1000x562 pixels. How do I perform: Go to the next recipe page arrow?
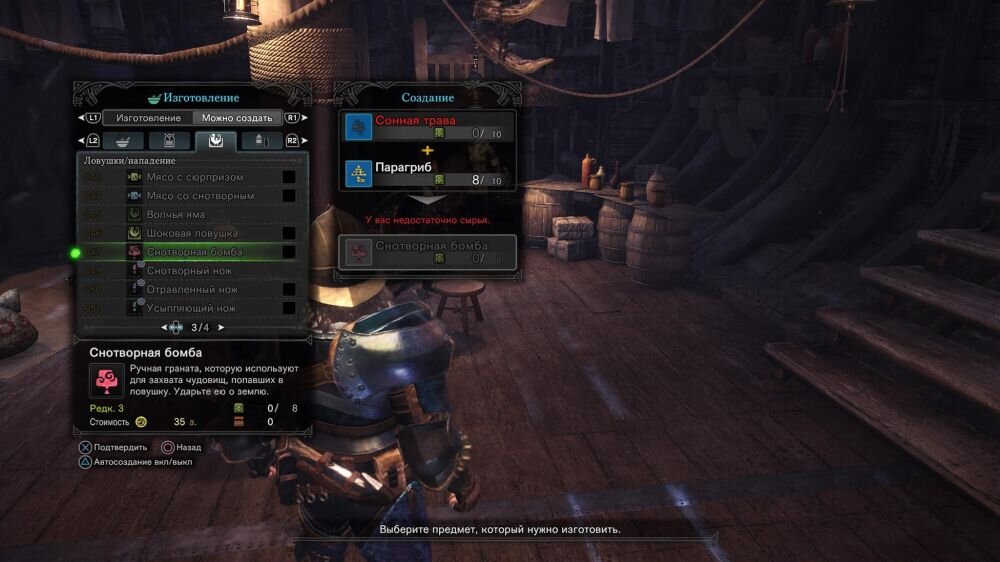pyautogui.click(x=221, y=327)
